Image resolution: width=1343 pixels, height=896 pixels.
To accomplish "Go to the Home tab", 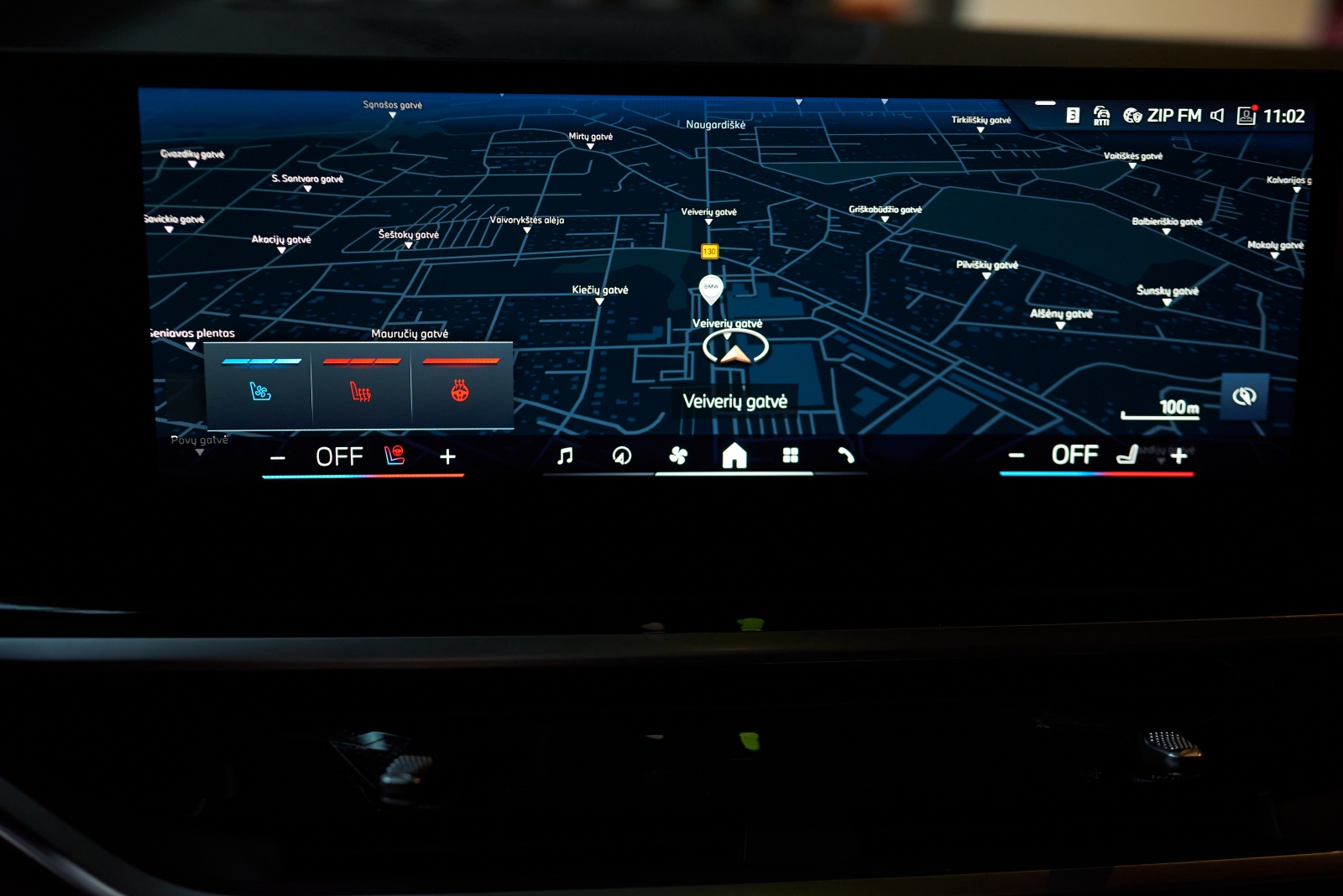I will pyautogui.click(x=736, y=456).
